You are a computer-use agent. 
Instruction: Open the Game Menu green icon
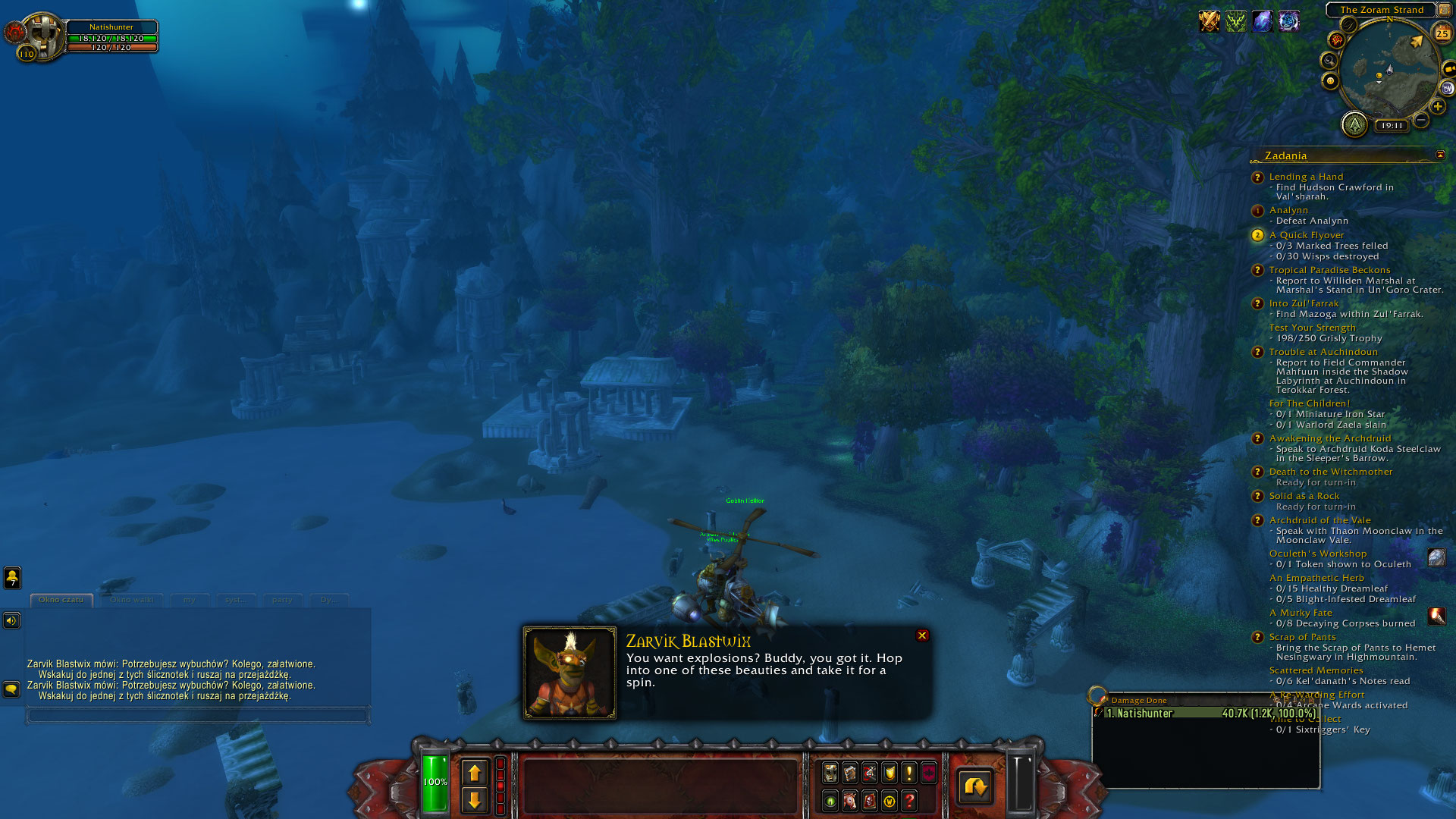pos(830,802)
